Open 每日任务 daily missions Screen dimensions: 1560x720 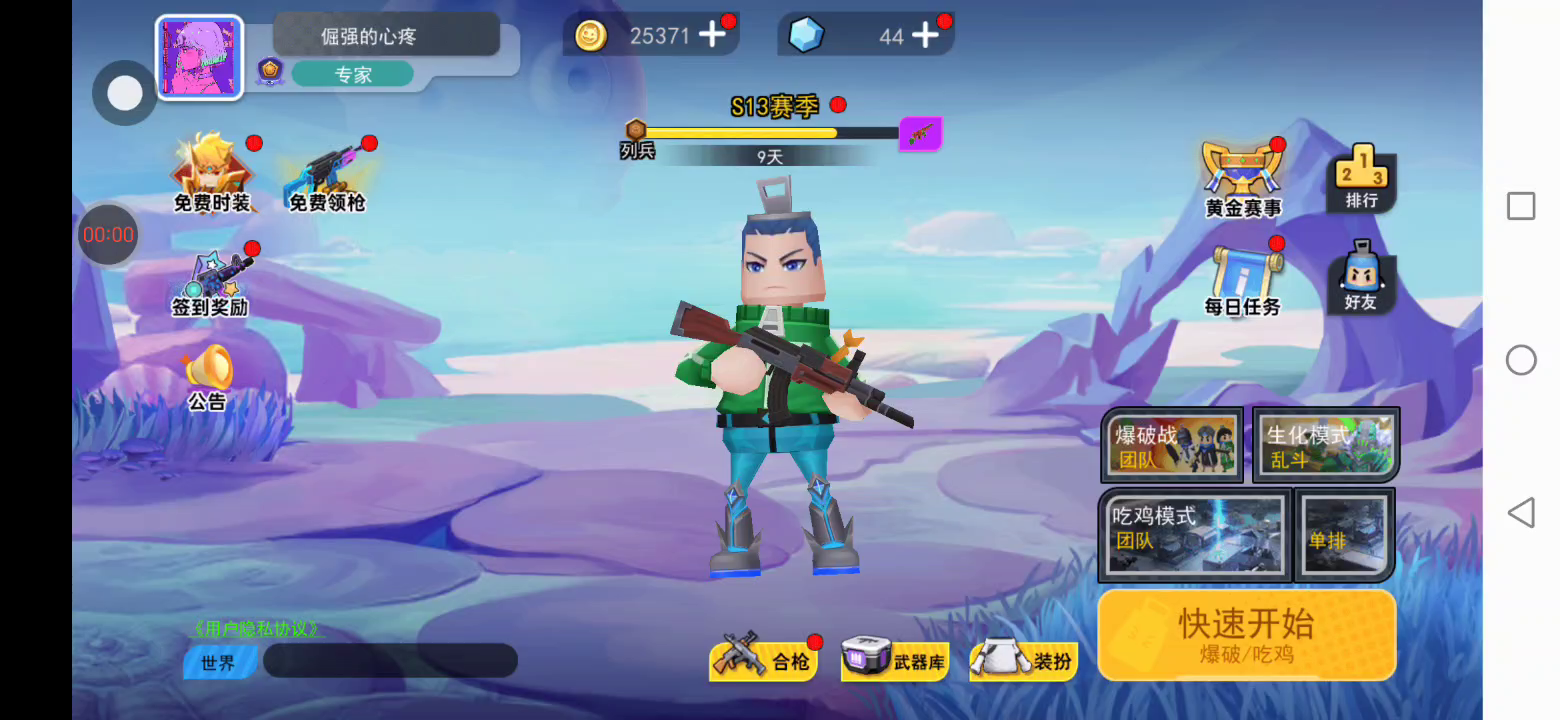[x=1243, y=280]
